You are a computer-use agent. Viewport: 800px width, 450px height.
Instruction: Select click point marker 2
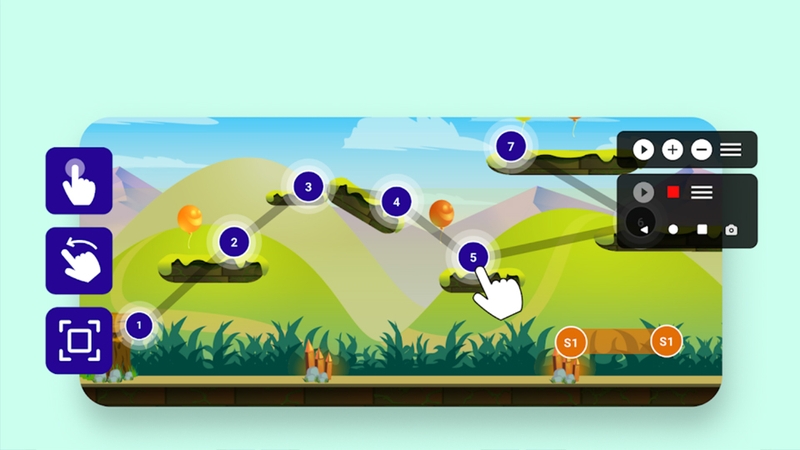234,241
